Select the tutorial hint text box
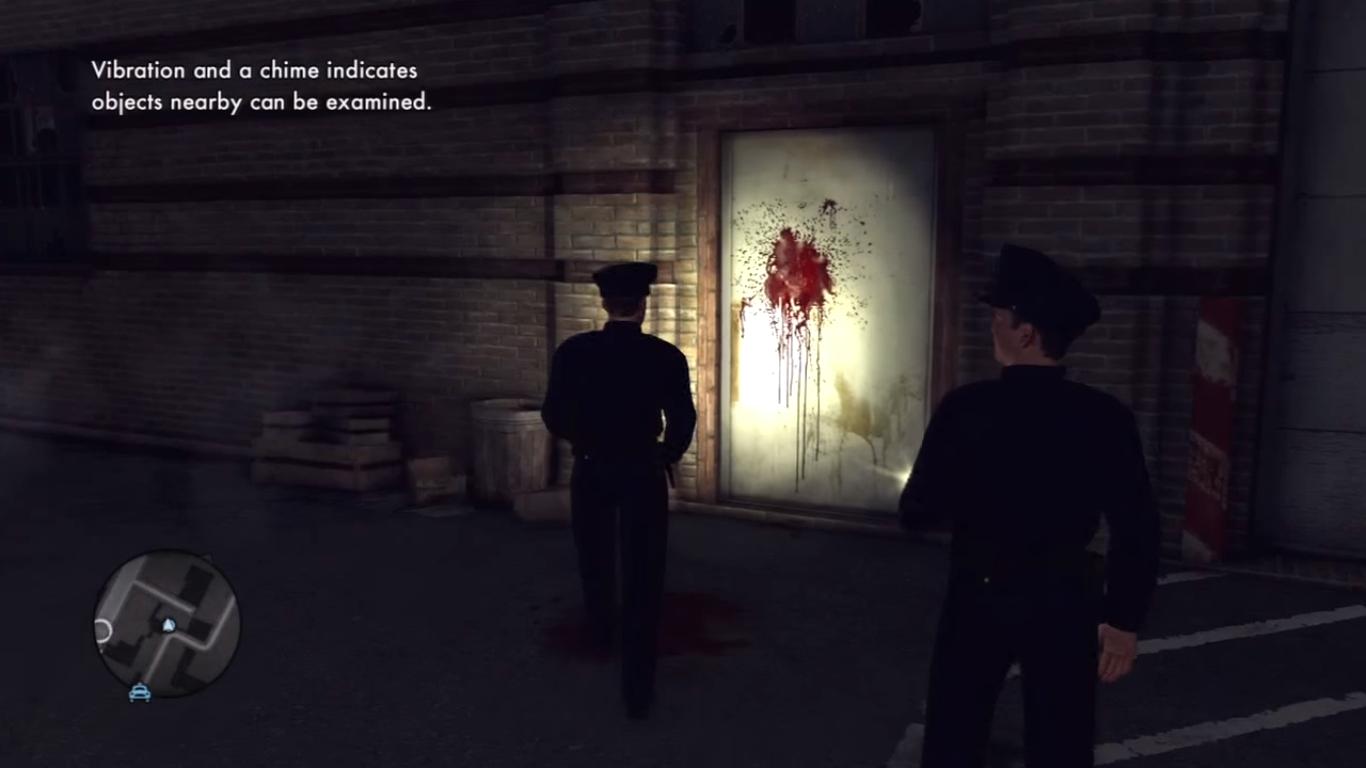 [x=262, y=85]
